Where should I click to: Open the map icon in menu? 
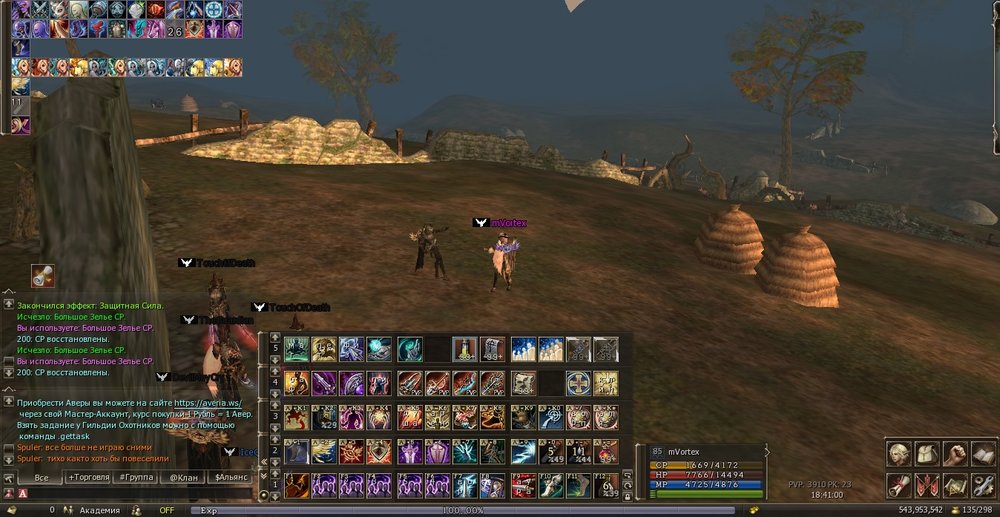(x=954, y=486)
